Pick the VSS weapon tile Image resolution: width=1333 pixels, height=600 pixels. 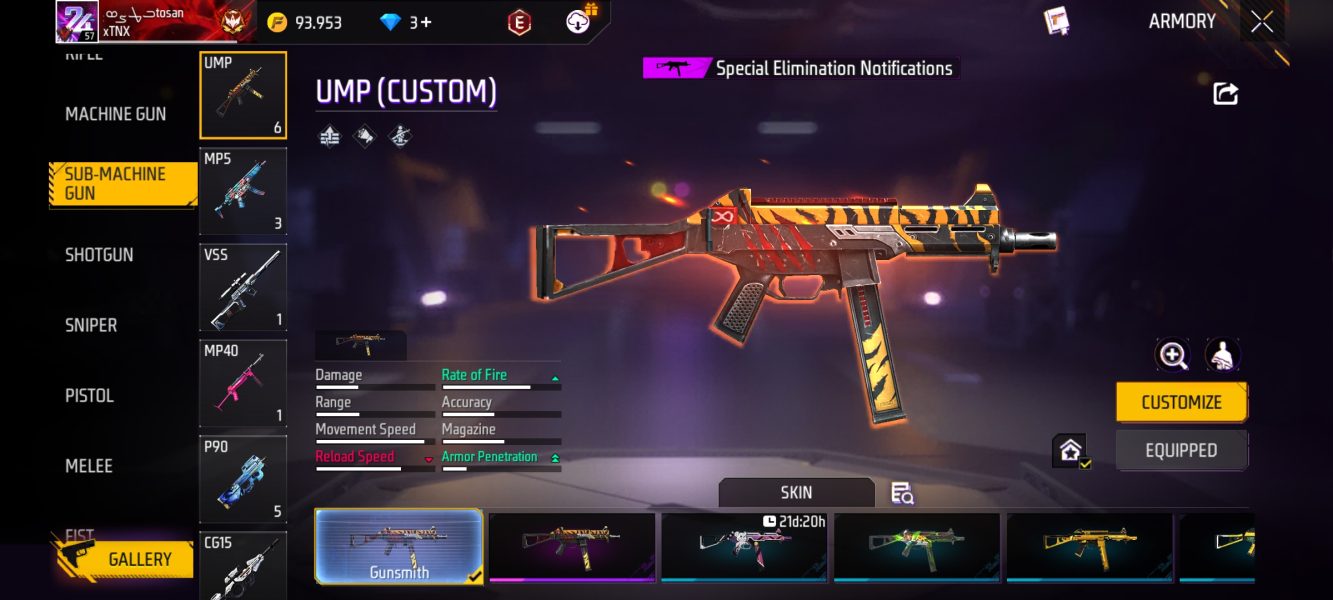click(243, 287)
